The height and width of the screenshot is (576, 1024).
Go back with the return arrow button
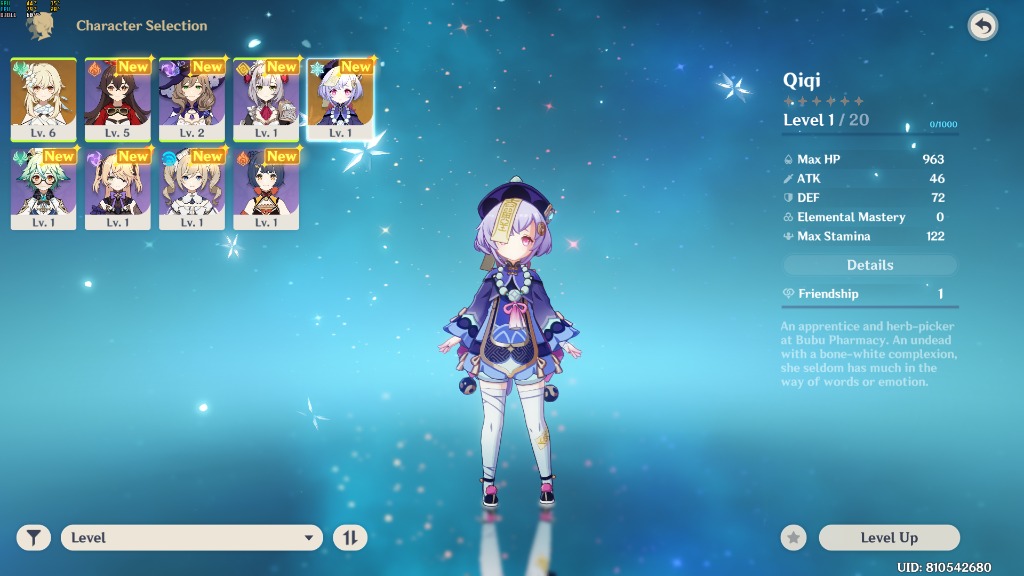click(x=983, y=26)
